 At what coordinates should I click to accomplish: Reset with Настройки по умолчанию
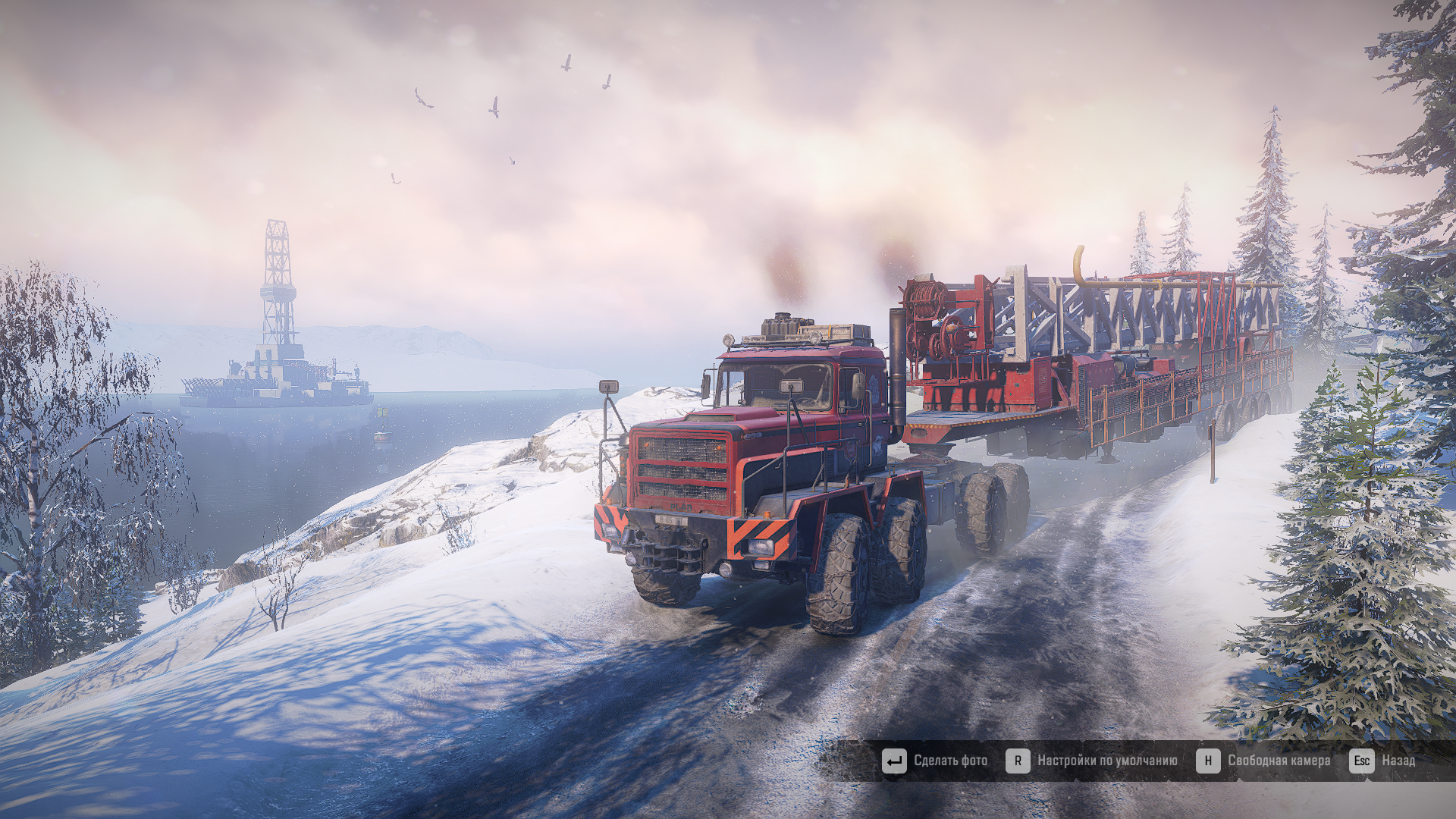1092,761
